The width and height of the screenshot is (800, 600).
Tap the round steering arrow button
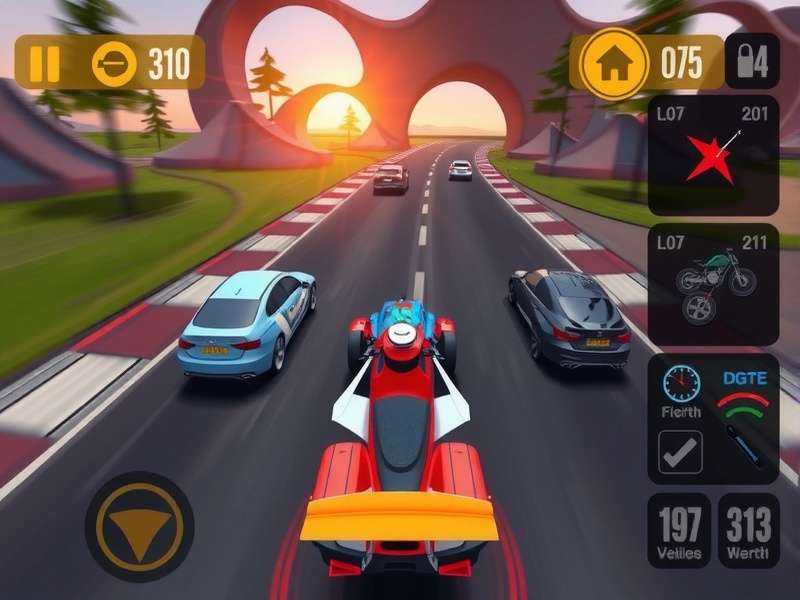139,526
